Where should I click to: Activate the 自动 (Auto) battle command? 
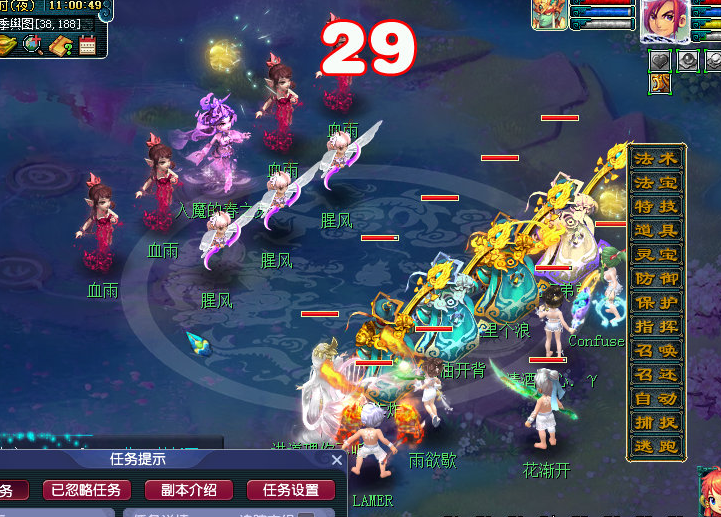pos(656,399)
